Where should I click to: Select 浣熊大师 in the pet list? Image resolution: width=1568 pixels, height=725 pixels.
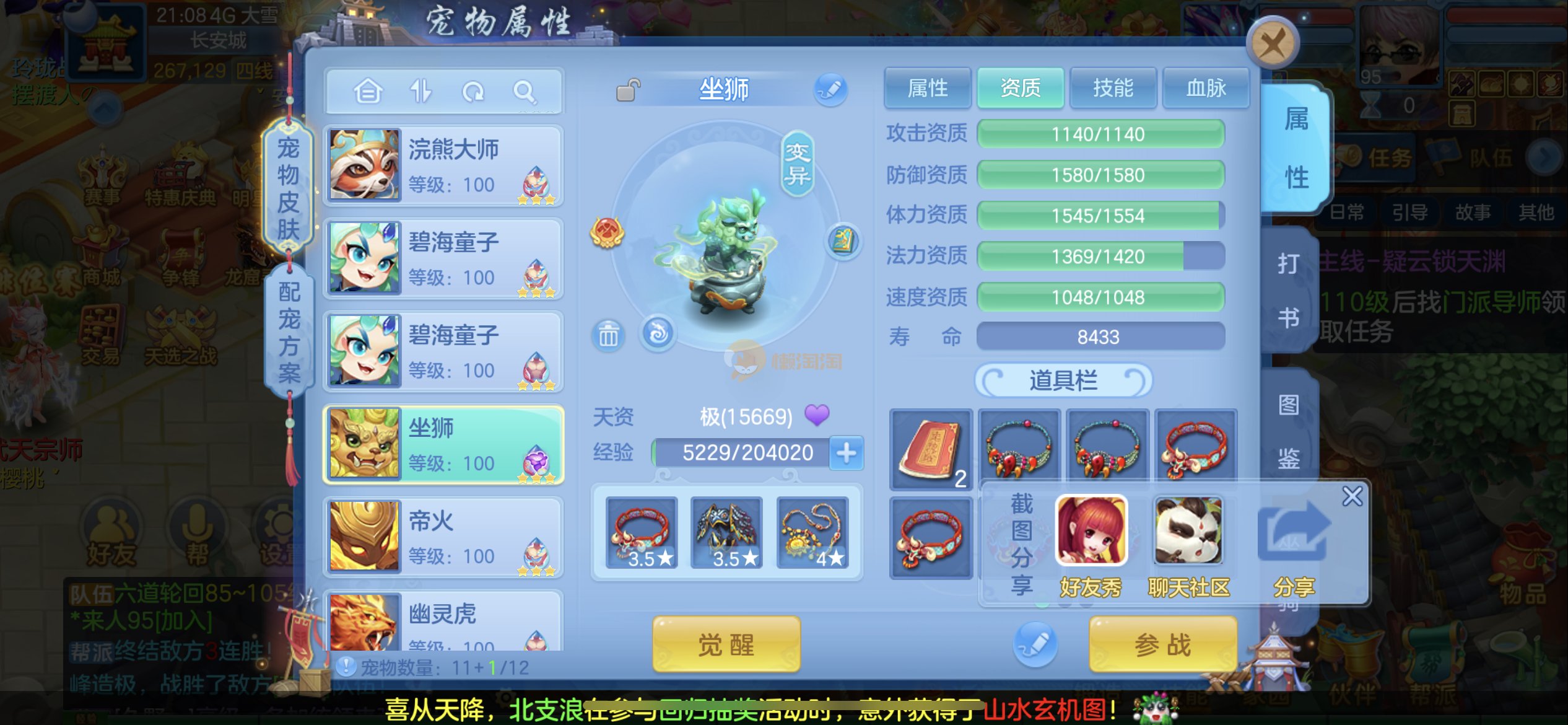click(443, 165)
